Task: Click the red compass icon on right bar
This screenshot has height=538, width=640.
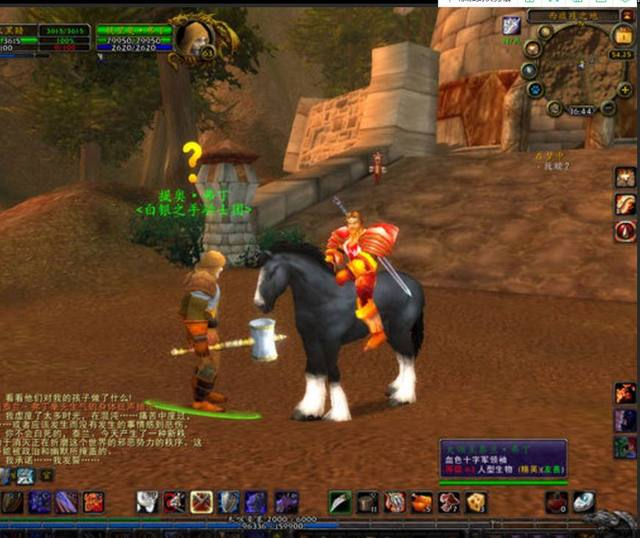Action: click(626, 232)
